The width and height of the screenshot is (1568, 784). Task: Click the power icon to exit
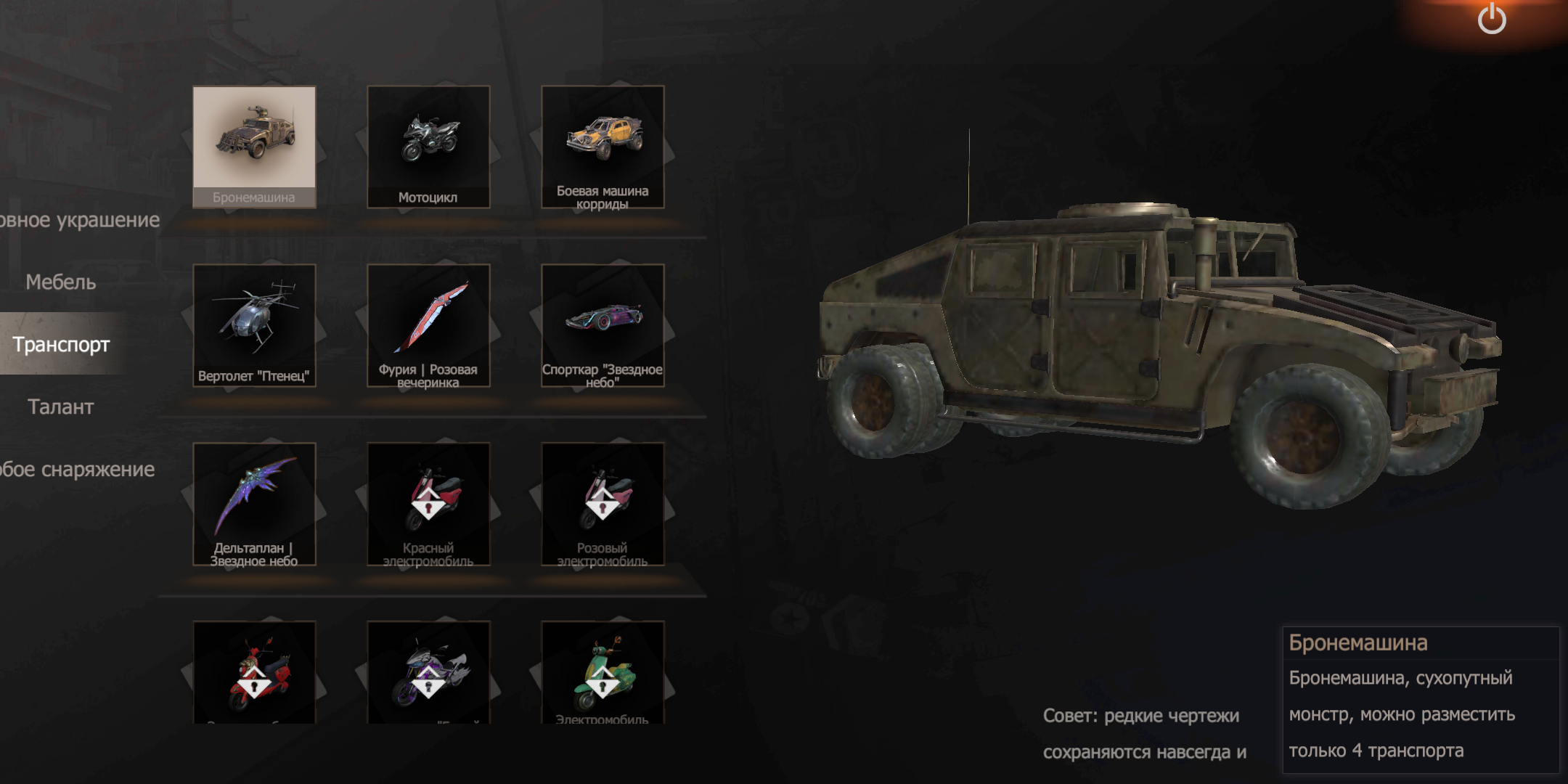click(x=1492, y=19)
